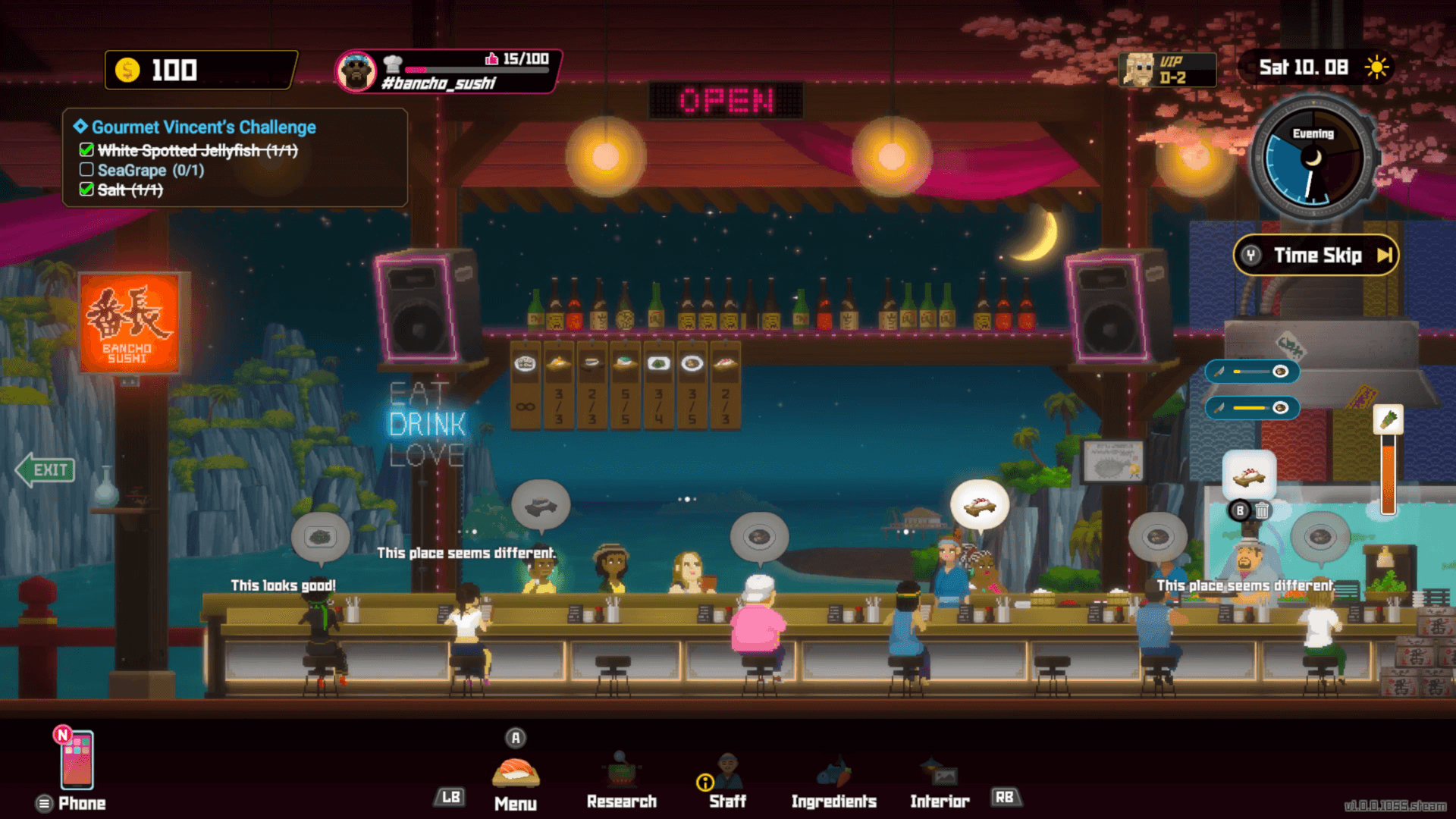Open Gourmet Vincent's Challenge tracker
The width and height of the screenshot is (1456, 819).
point(204,127)
